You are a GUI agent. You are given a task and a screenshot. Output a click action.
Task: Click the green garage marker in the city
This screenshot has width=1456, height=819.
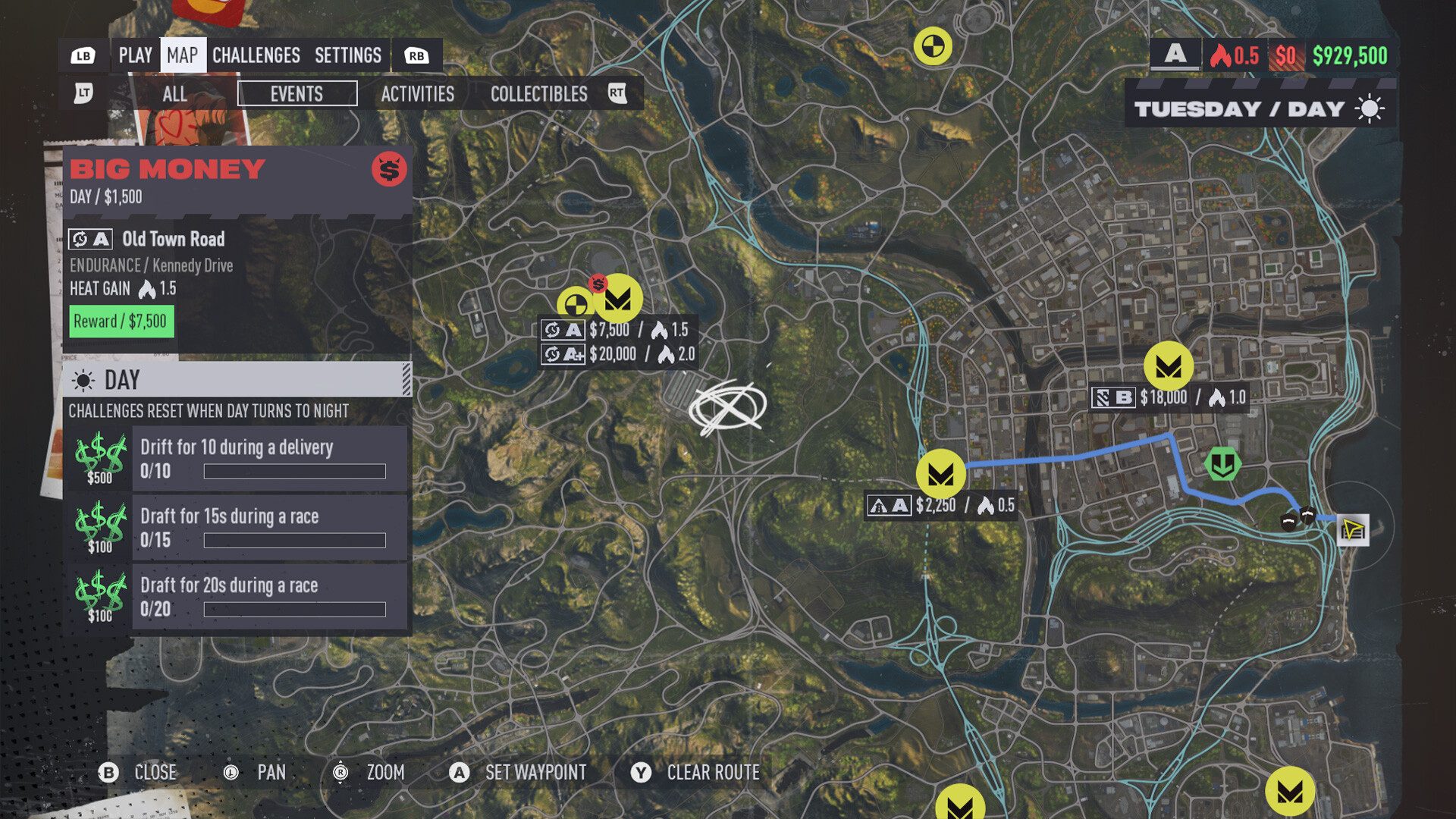coord(1222,464)
